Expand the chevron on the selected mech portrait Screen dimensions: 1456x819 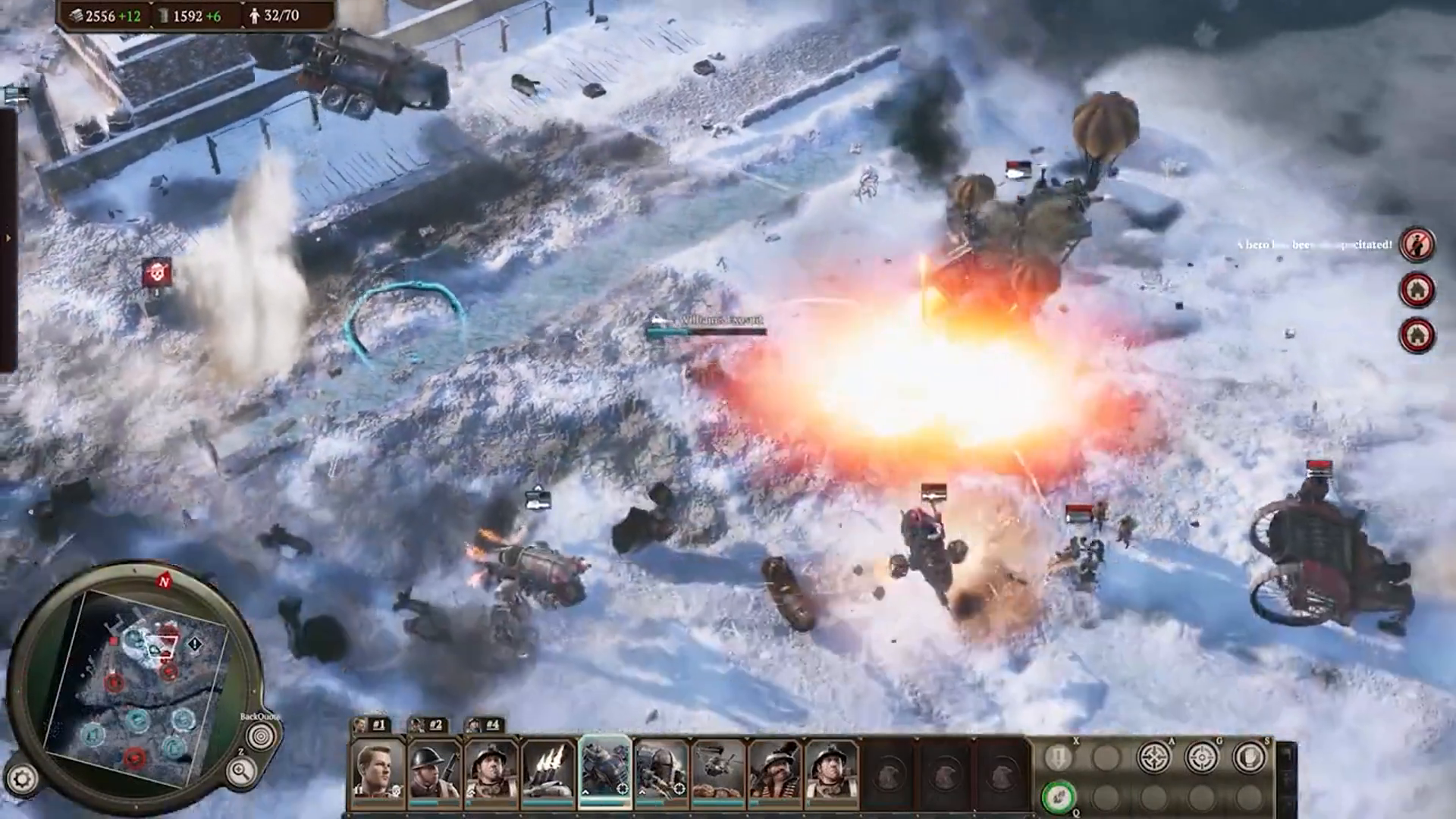(586, 792)
